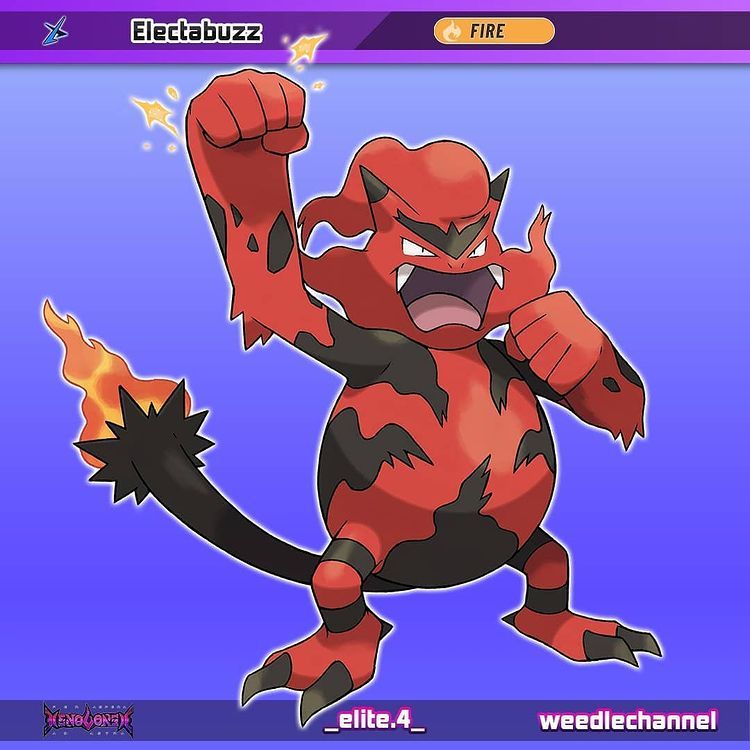This screenshot has height=750, width=750.
Task: Click the FIRE type badge
Action: pos(493,31)
